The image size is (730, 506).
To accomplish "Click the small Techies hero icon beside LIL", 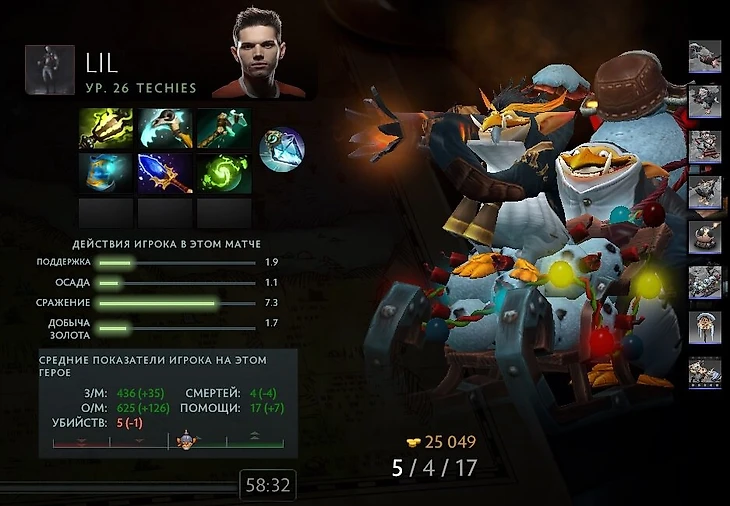I will [50, 69].
